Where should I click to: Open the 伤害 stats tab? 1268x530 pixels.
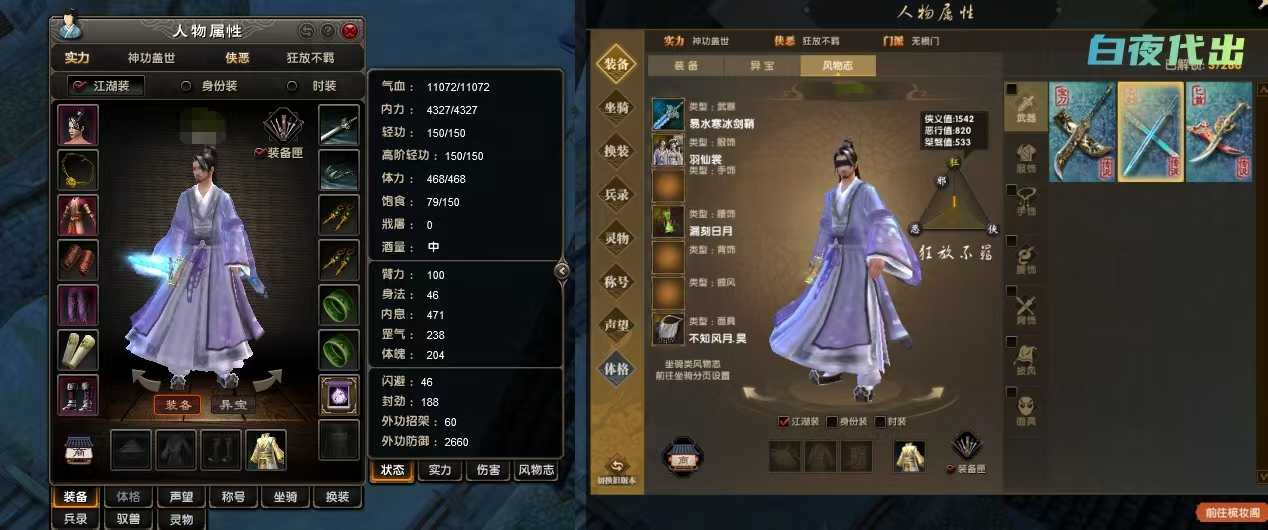(x=488, y=470)
